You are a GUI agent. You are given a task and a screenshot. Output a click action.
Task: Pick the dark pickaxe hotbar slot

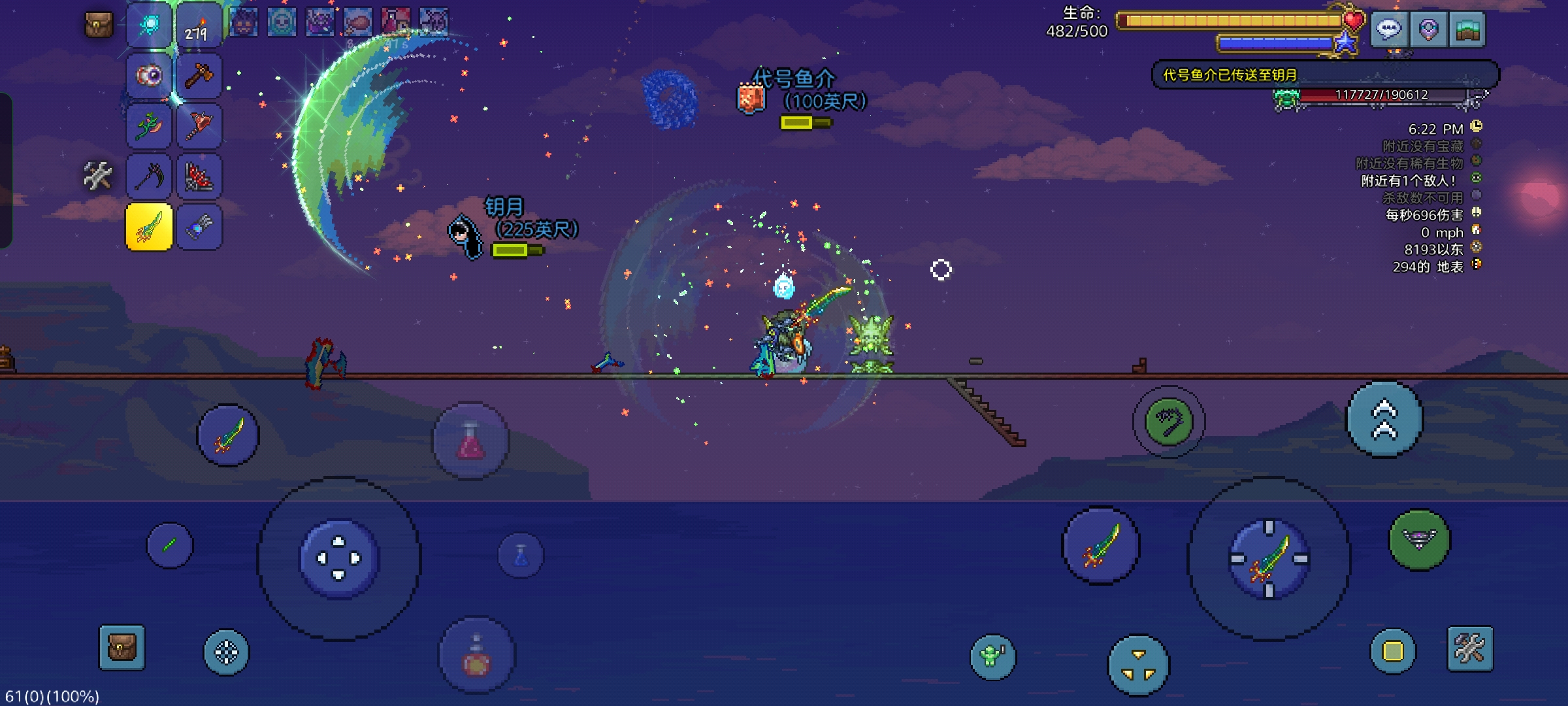click(x=150, y=176)
